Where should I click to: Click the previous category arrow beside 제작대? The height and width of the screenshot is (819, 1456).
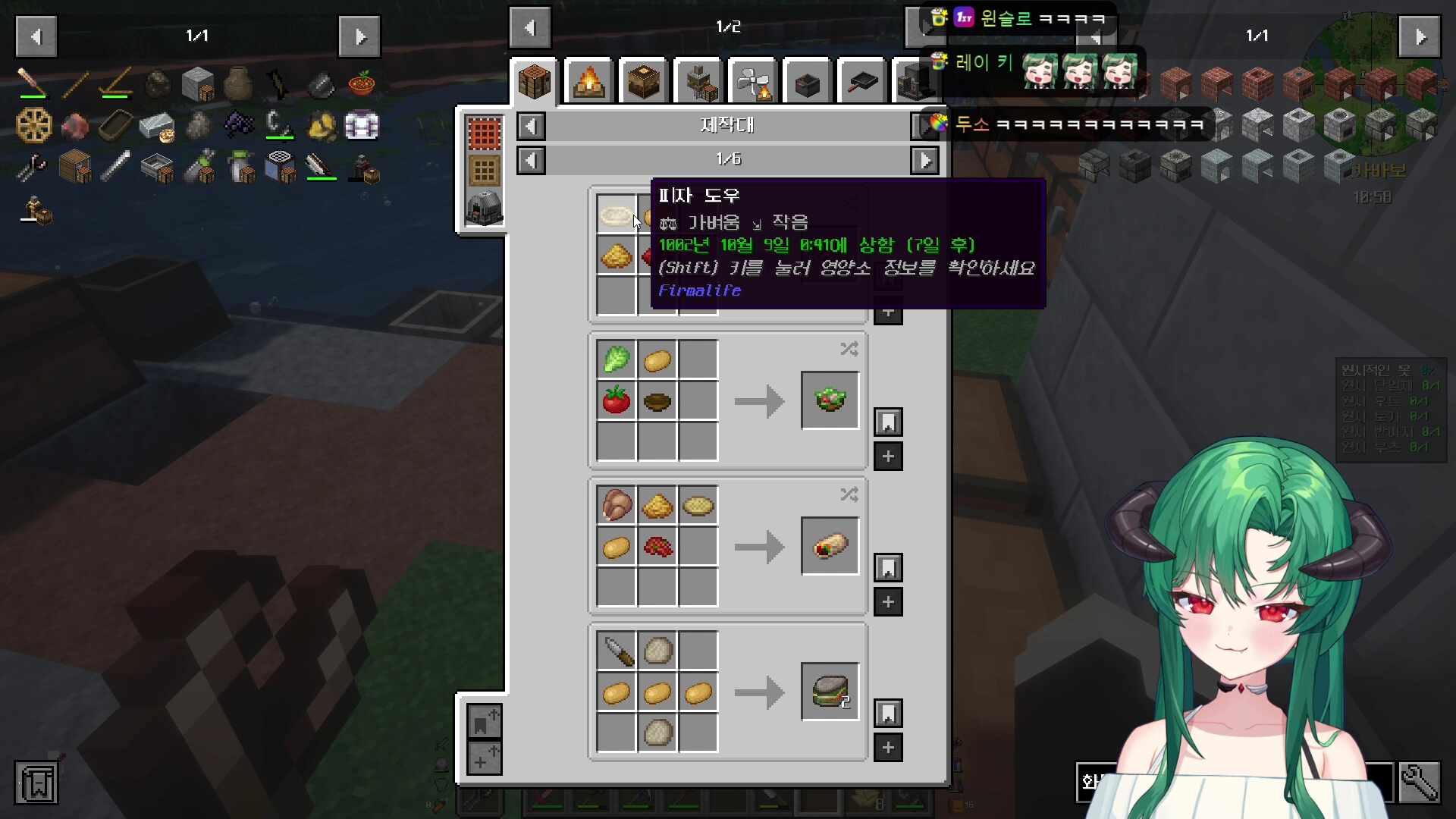(531, 126)
